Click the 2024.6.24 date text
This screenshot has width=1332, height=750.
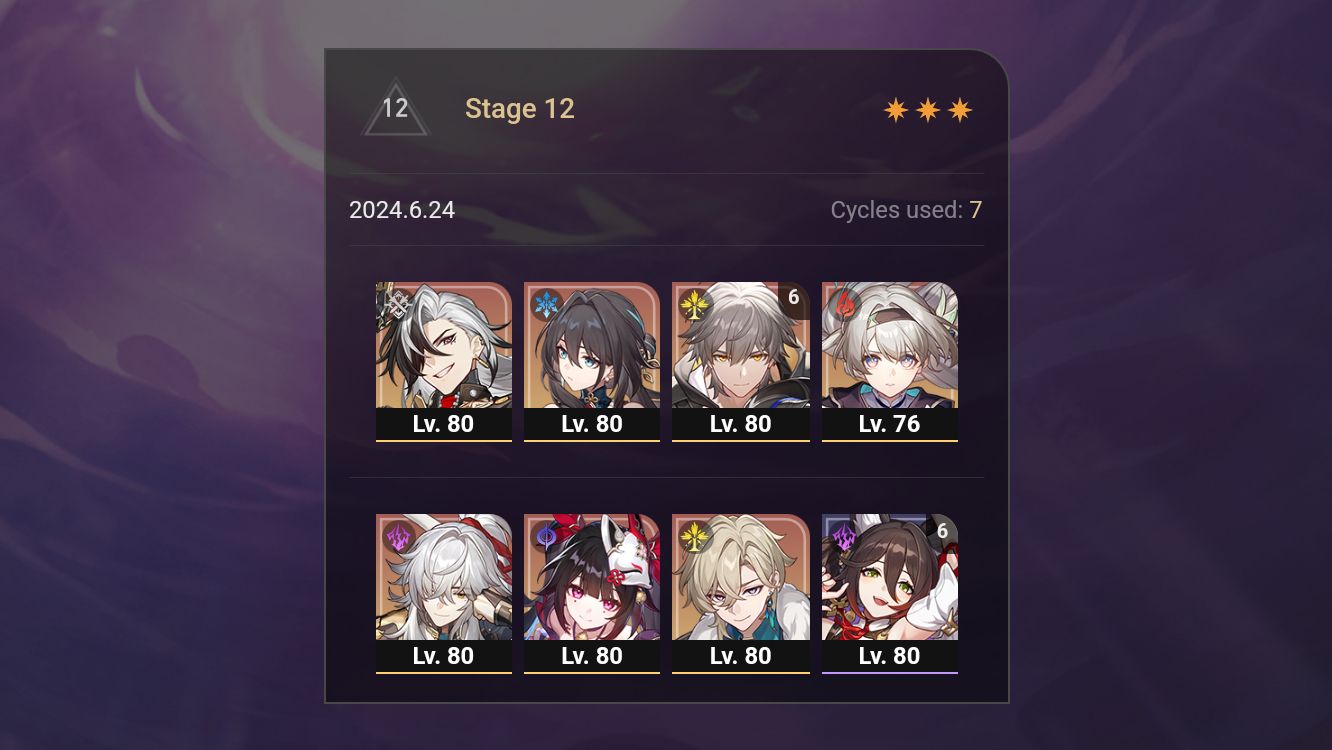coord(402,210)
